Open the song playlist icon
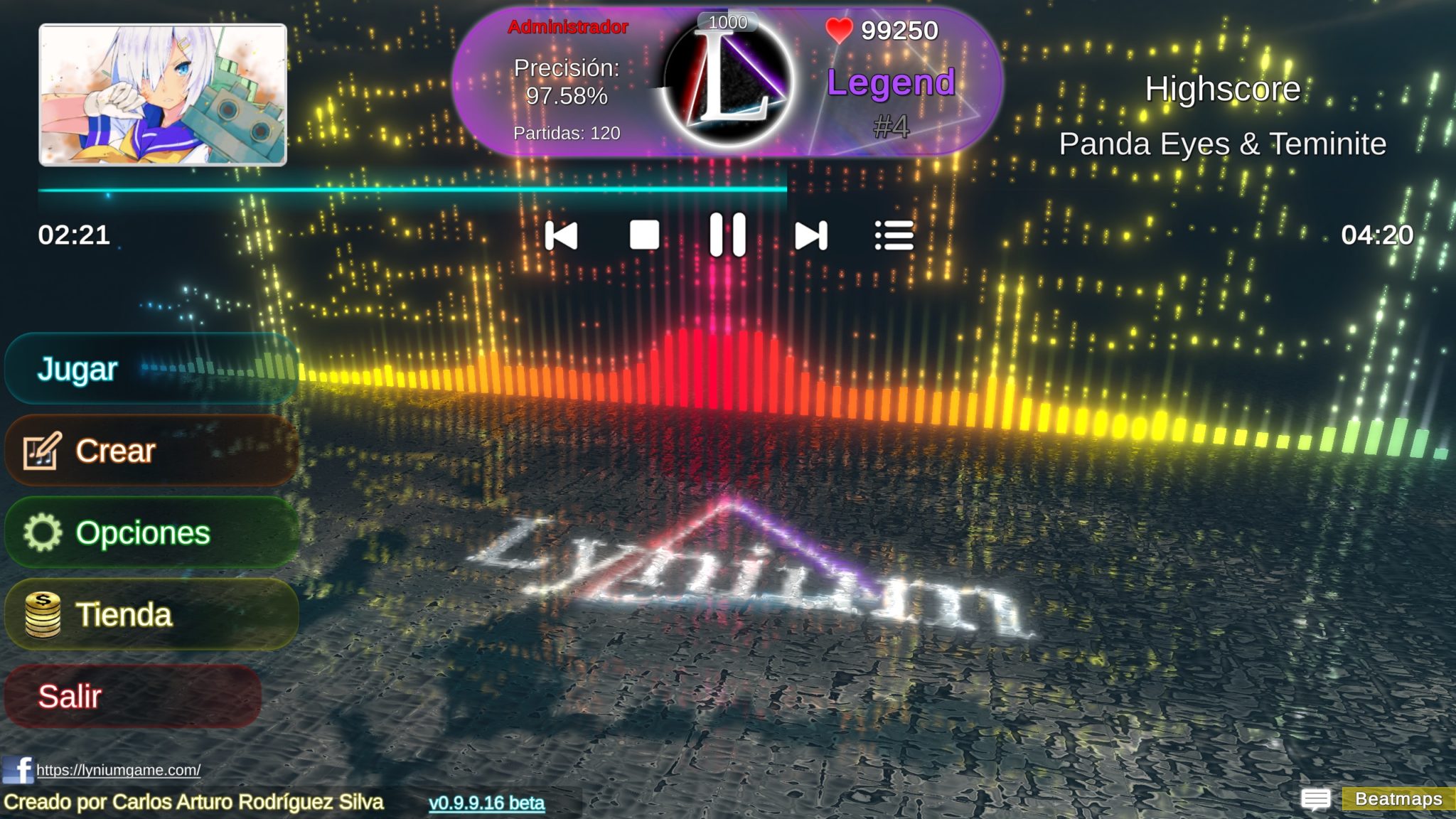 895,236
